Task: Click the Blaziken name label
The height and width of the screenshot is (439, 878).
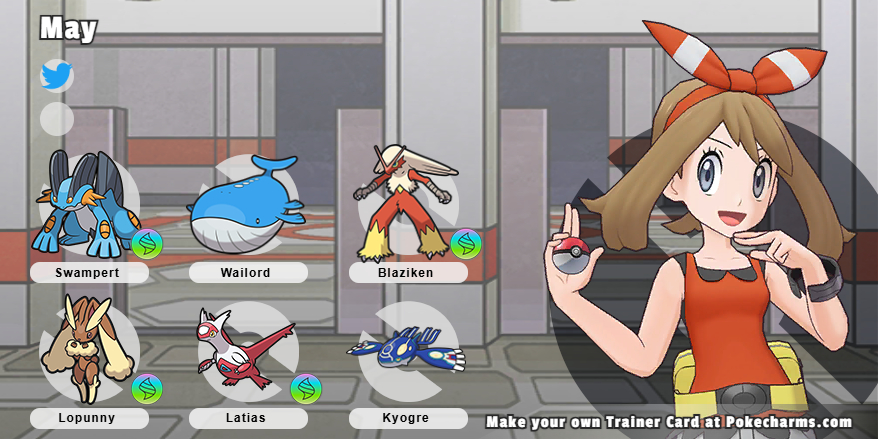Action: coord(408,272)
